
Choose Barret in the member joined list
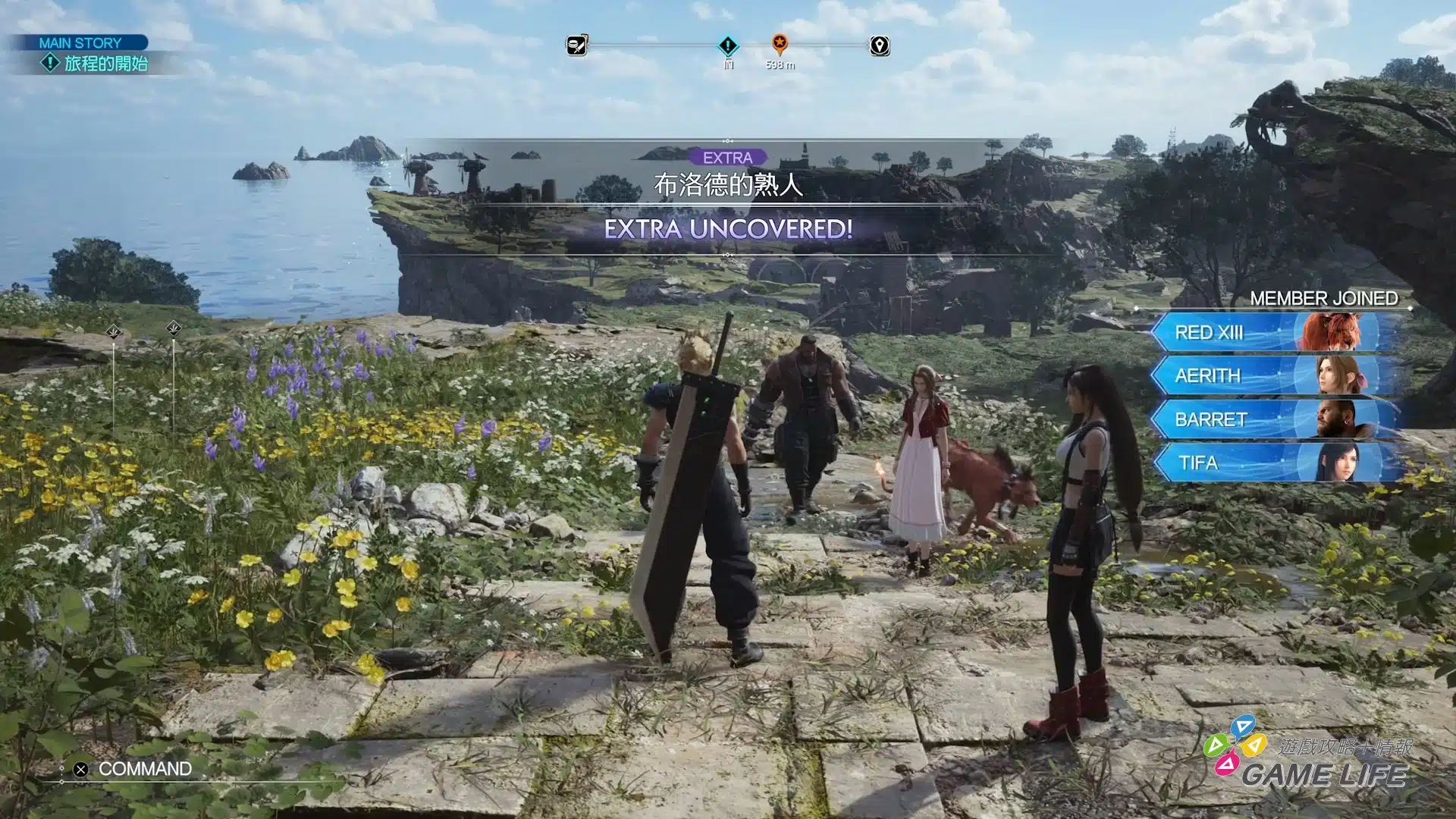click(x=1276, y=419)
